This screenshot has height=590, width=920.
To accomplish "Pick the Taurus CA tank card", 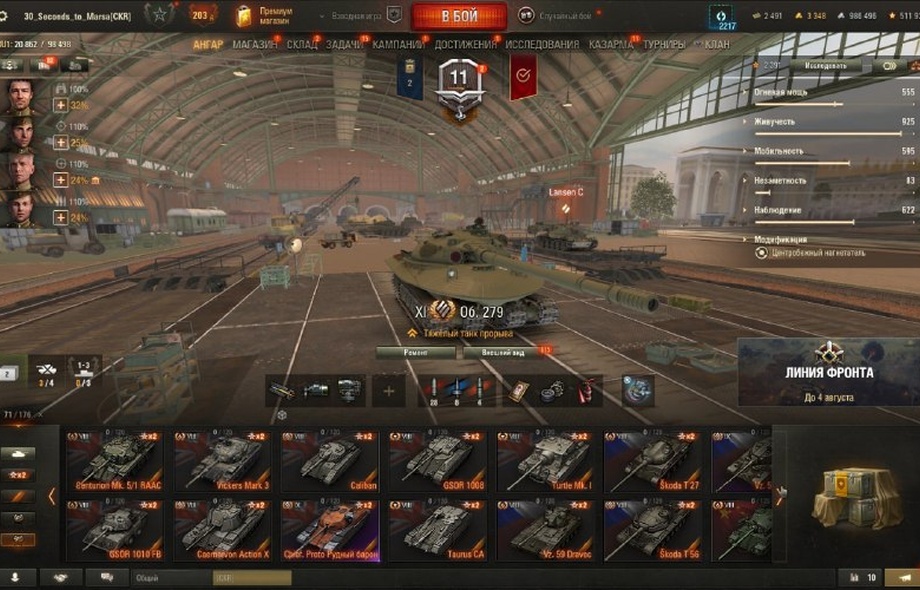I will click(438, 529).
